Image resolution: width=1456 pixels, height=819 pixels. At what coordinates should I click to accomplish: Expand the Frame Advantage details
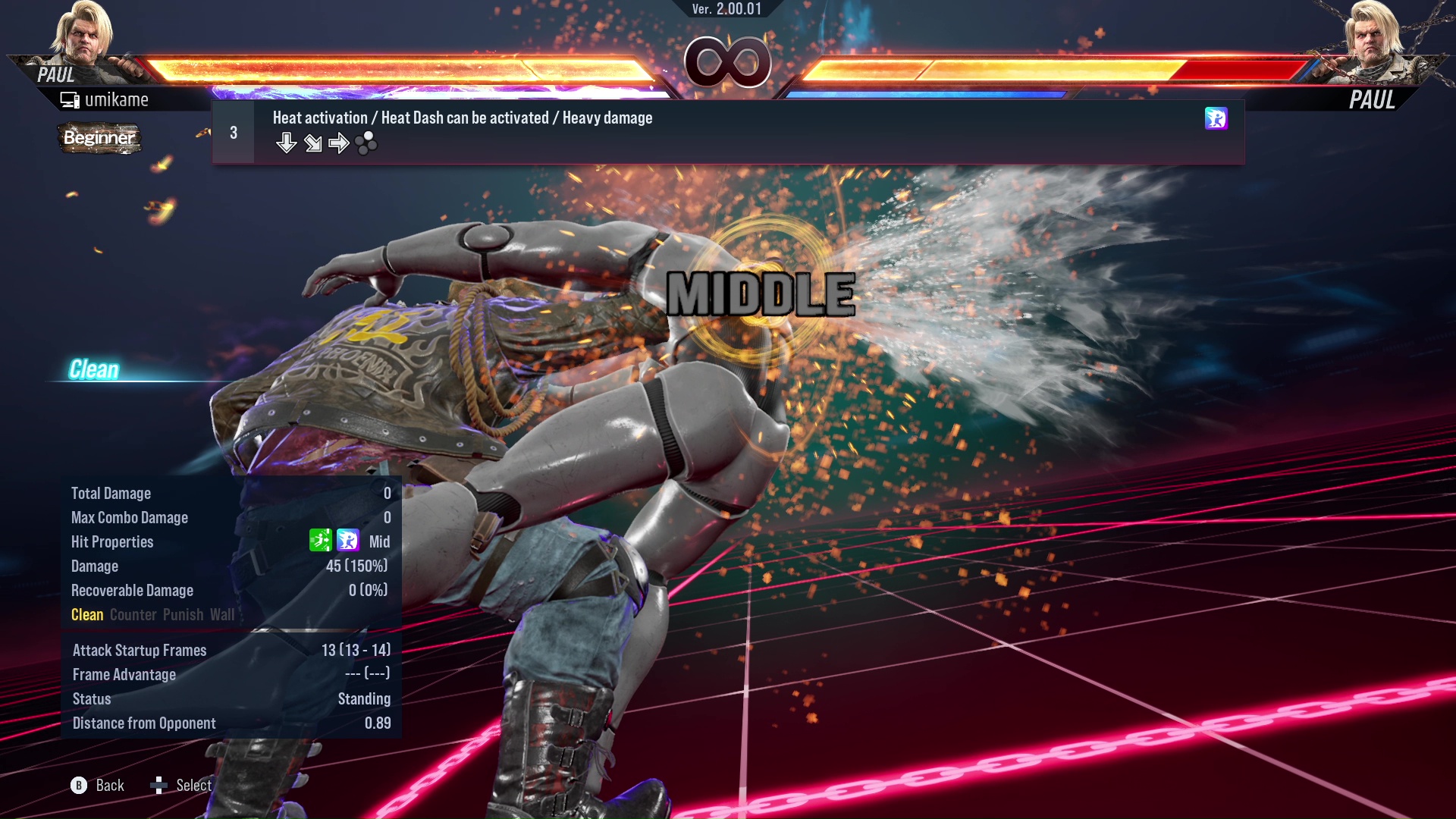coord(123,674)
